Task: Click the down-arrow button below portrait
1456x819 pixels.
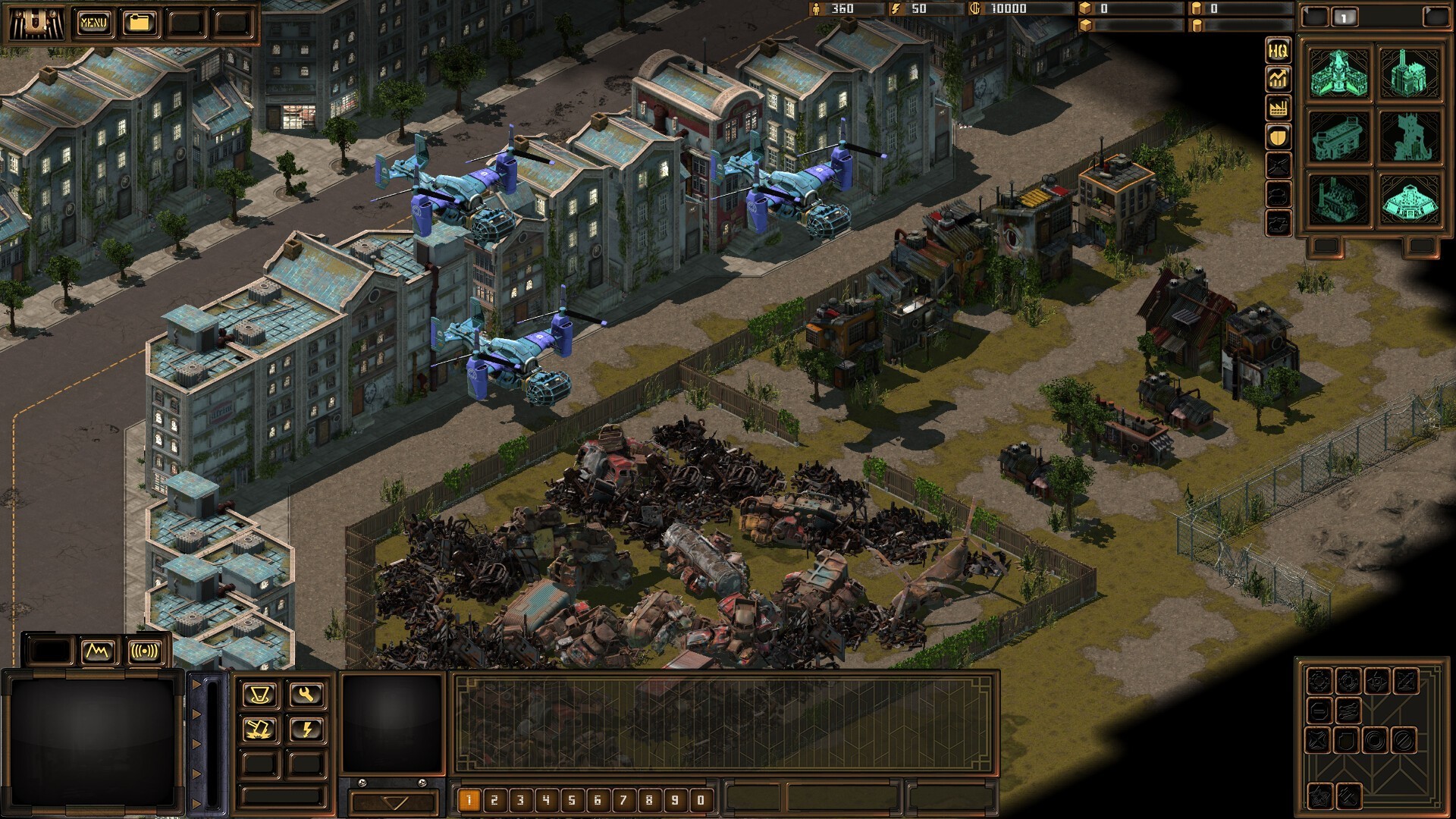Action: (394, 802)
